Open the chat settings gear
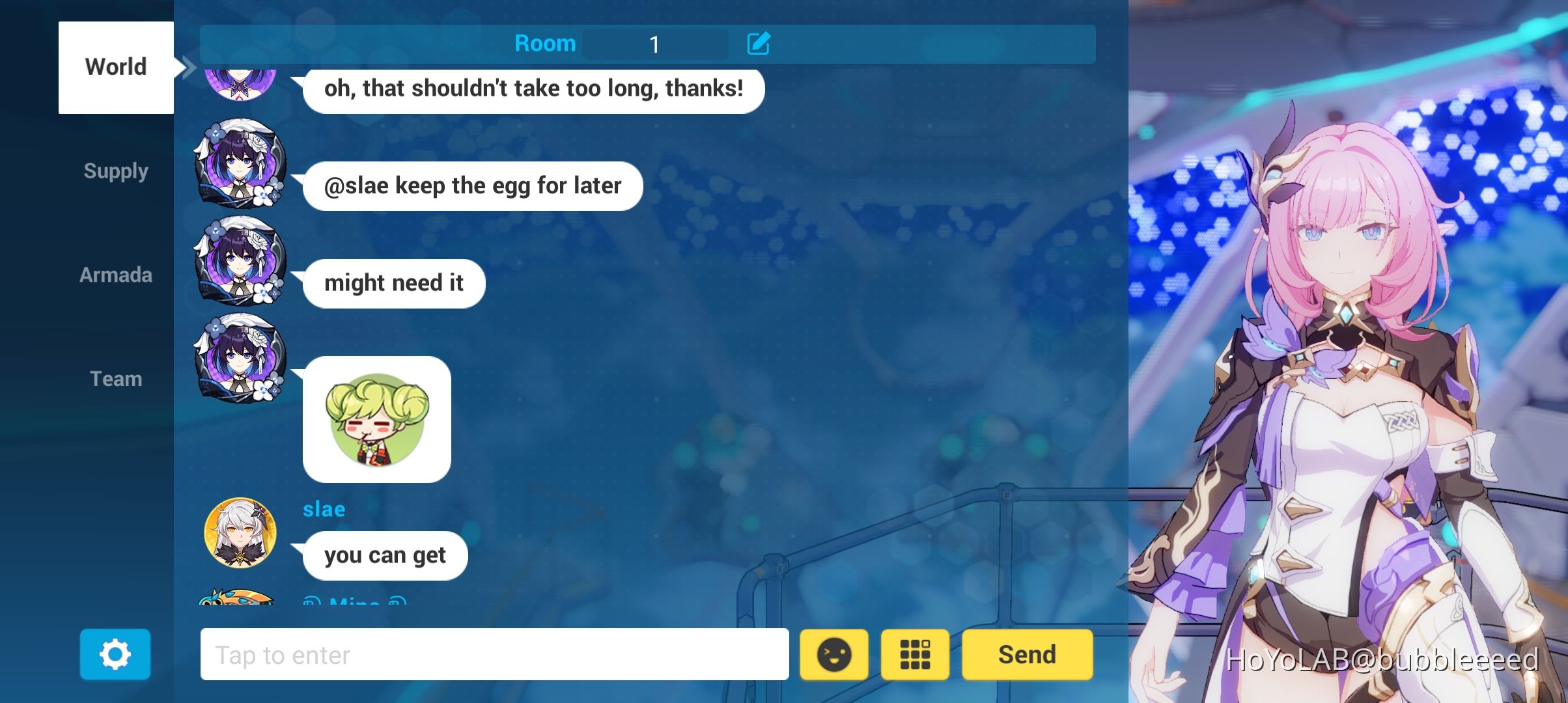 tap(115, 654)
